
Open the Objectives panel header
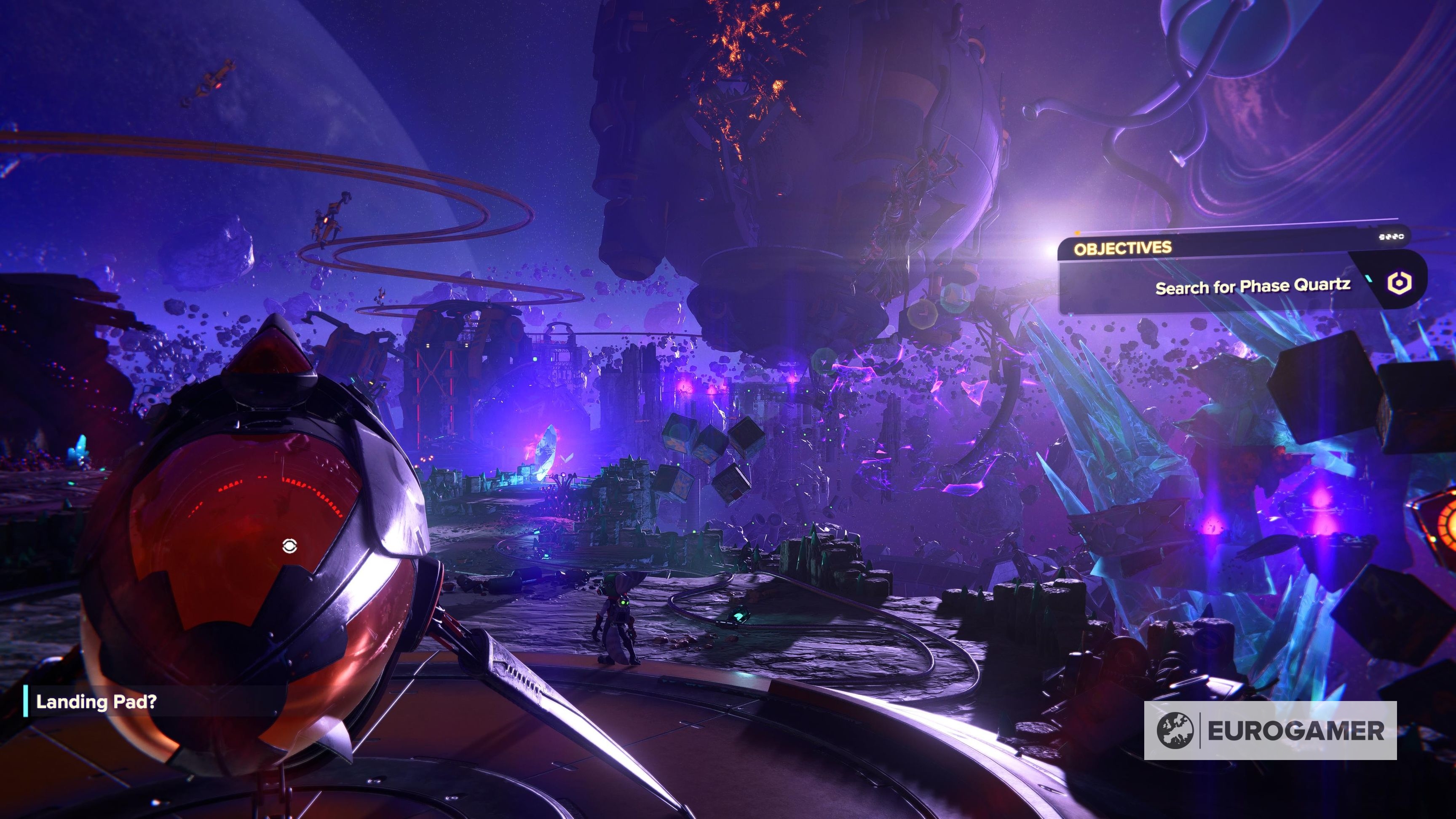(x=1122, y=248)
